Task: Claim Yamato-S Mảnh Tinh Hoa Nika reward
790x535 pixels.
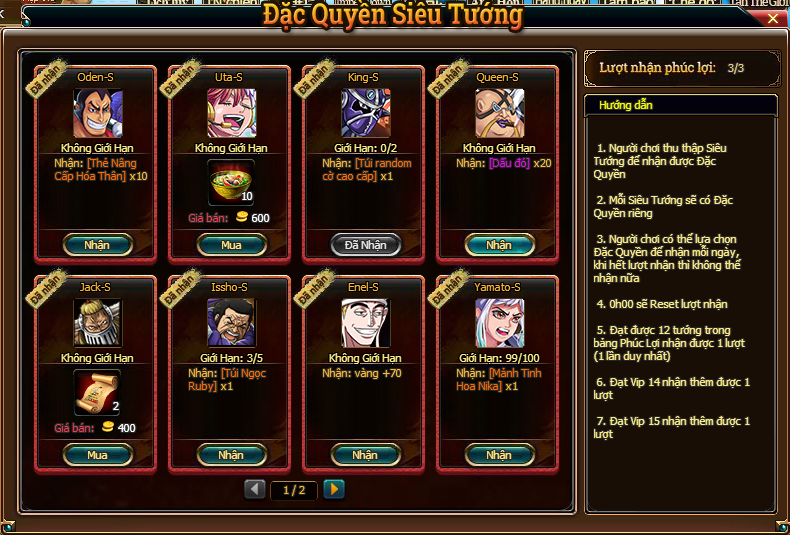Action: point(499,455)
